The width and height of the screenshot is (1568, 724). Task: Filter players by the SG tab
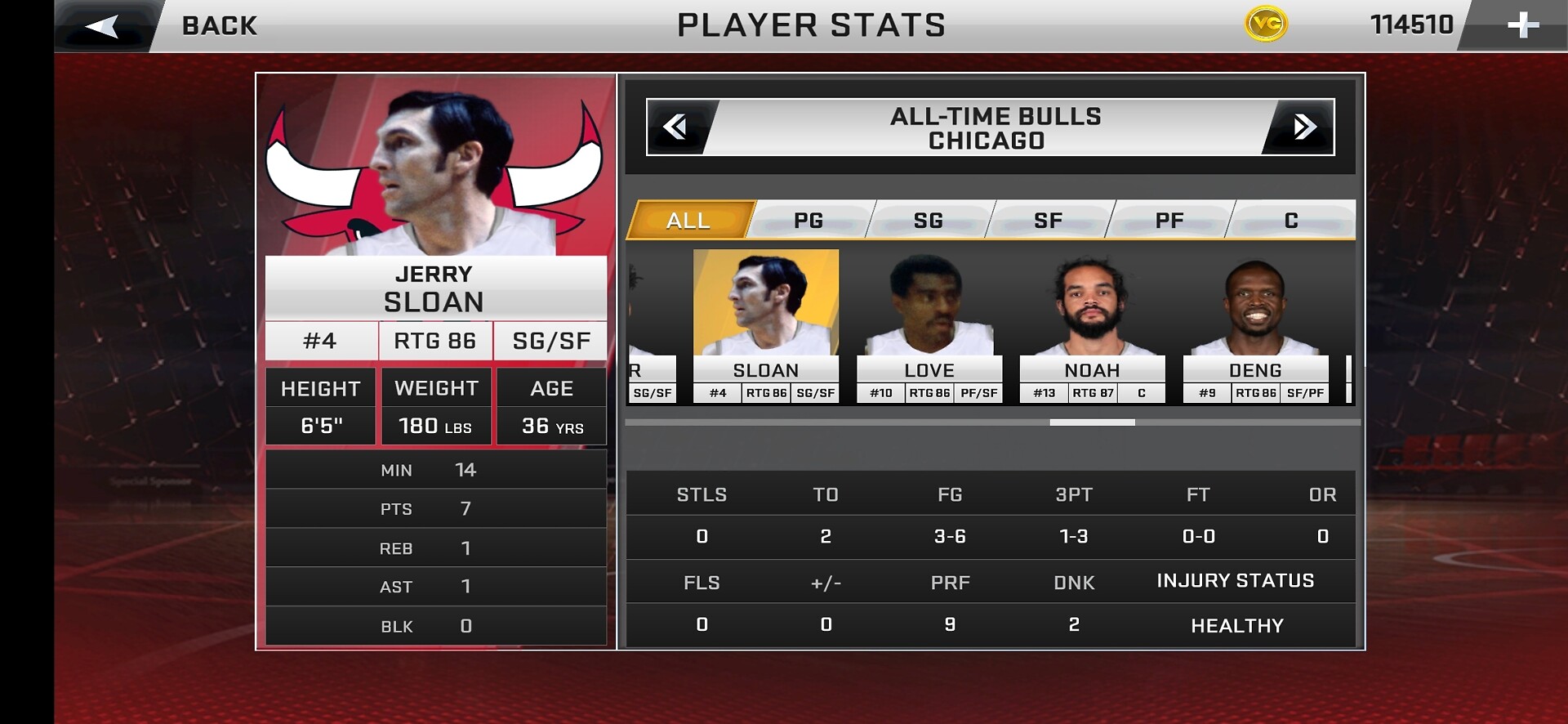point(929,220)
